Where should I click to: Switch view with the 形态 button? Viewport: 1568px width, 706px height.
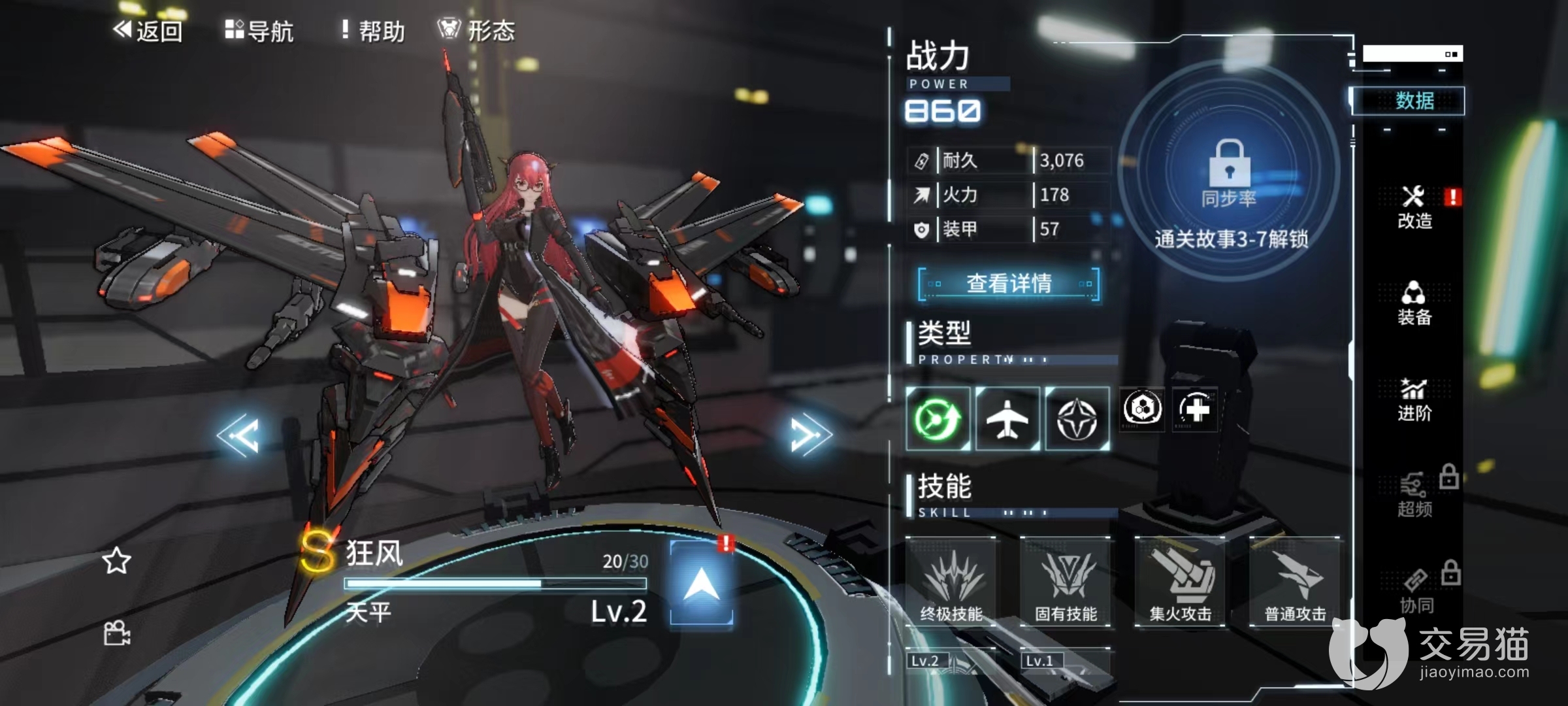(x=476, y=31)
